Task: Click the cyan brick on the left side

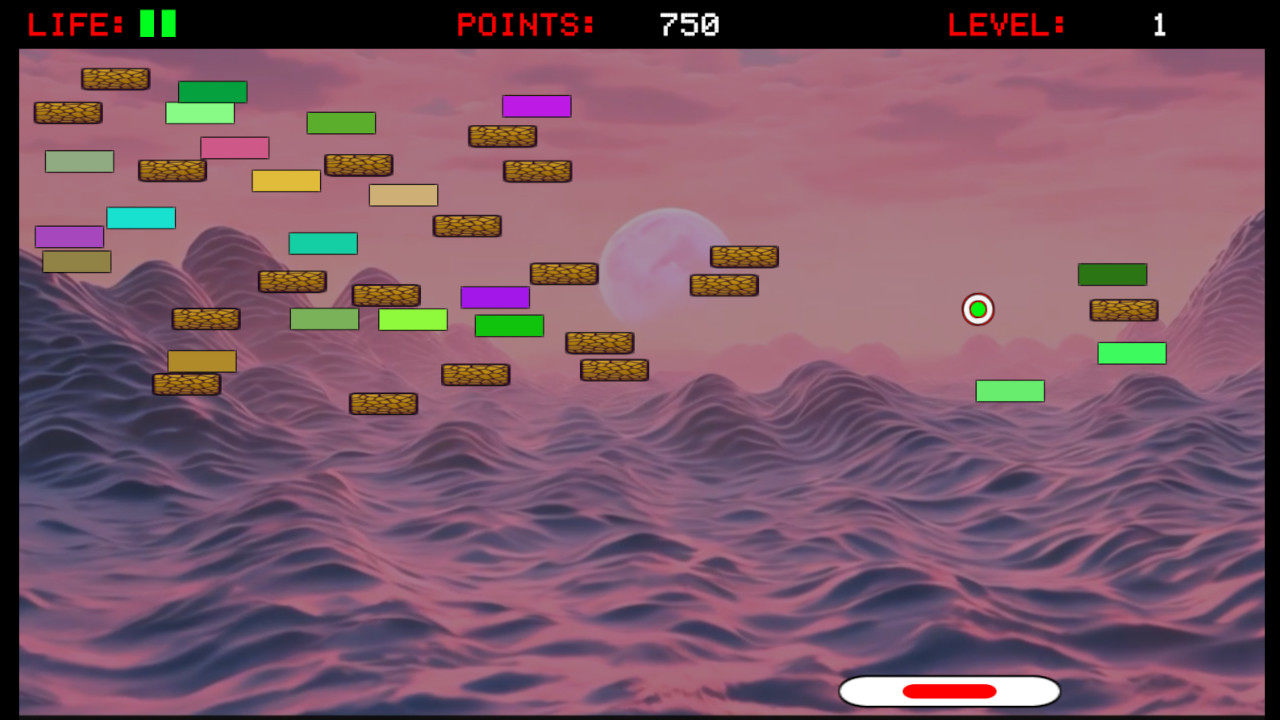Action: coord(142,217)
